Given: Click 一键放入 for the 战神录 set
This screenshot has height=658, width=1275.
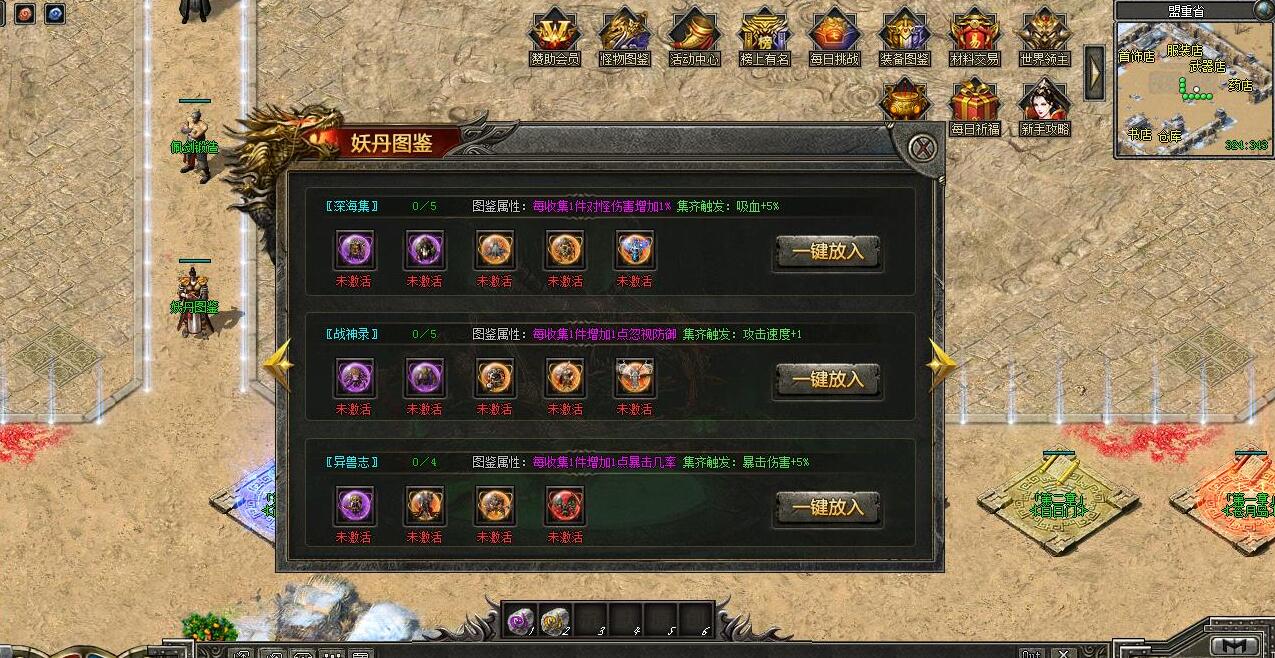Looking at the screenshot, I should click(827, 380).
